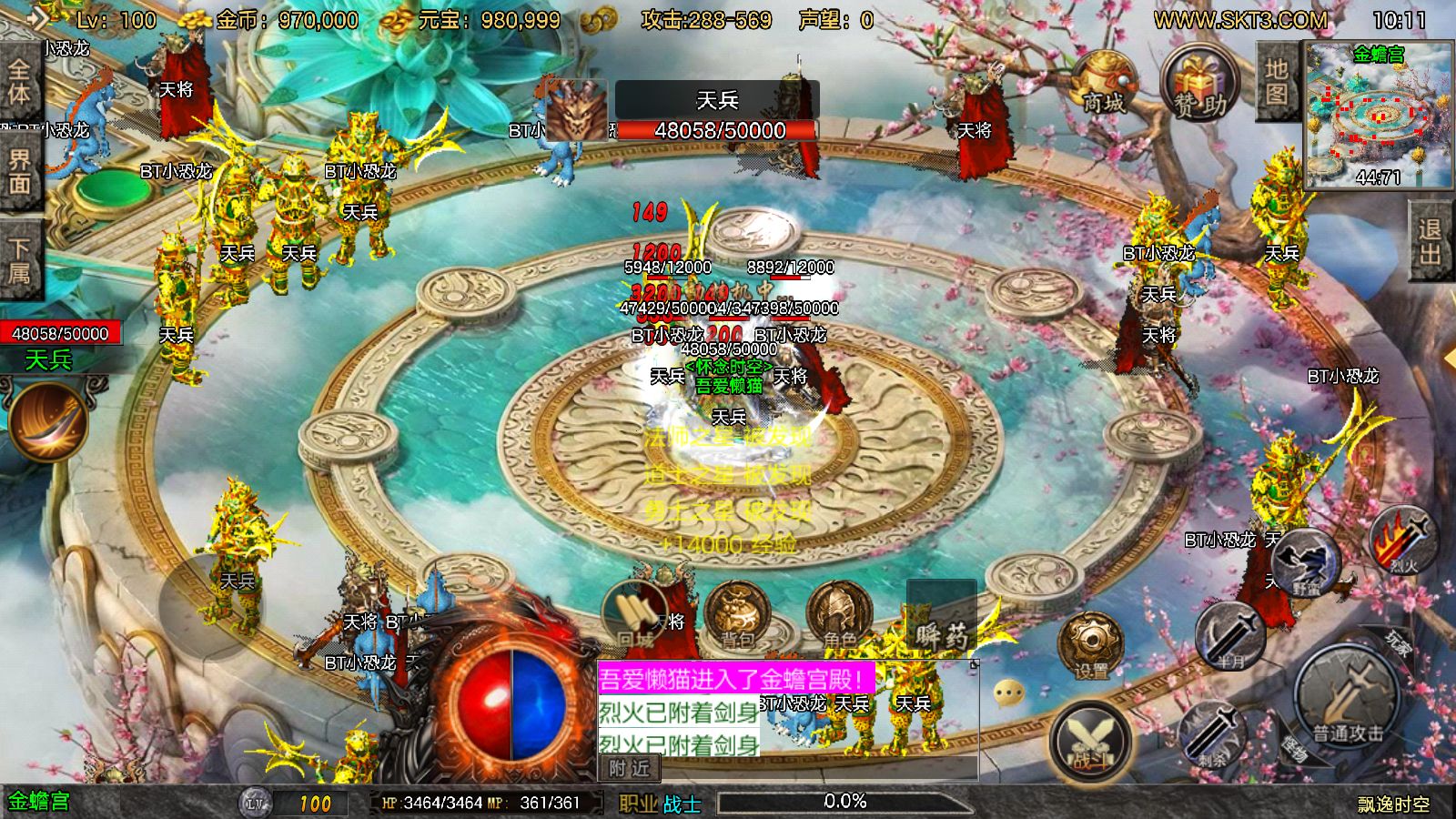Toggle the 战斗 combat mode button
Screen dimensions: 1456x819
(x=1091, y=739)
